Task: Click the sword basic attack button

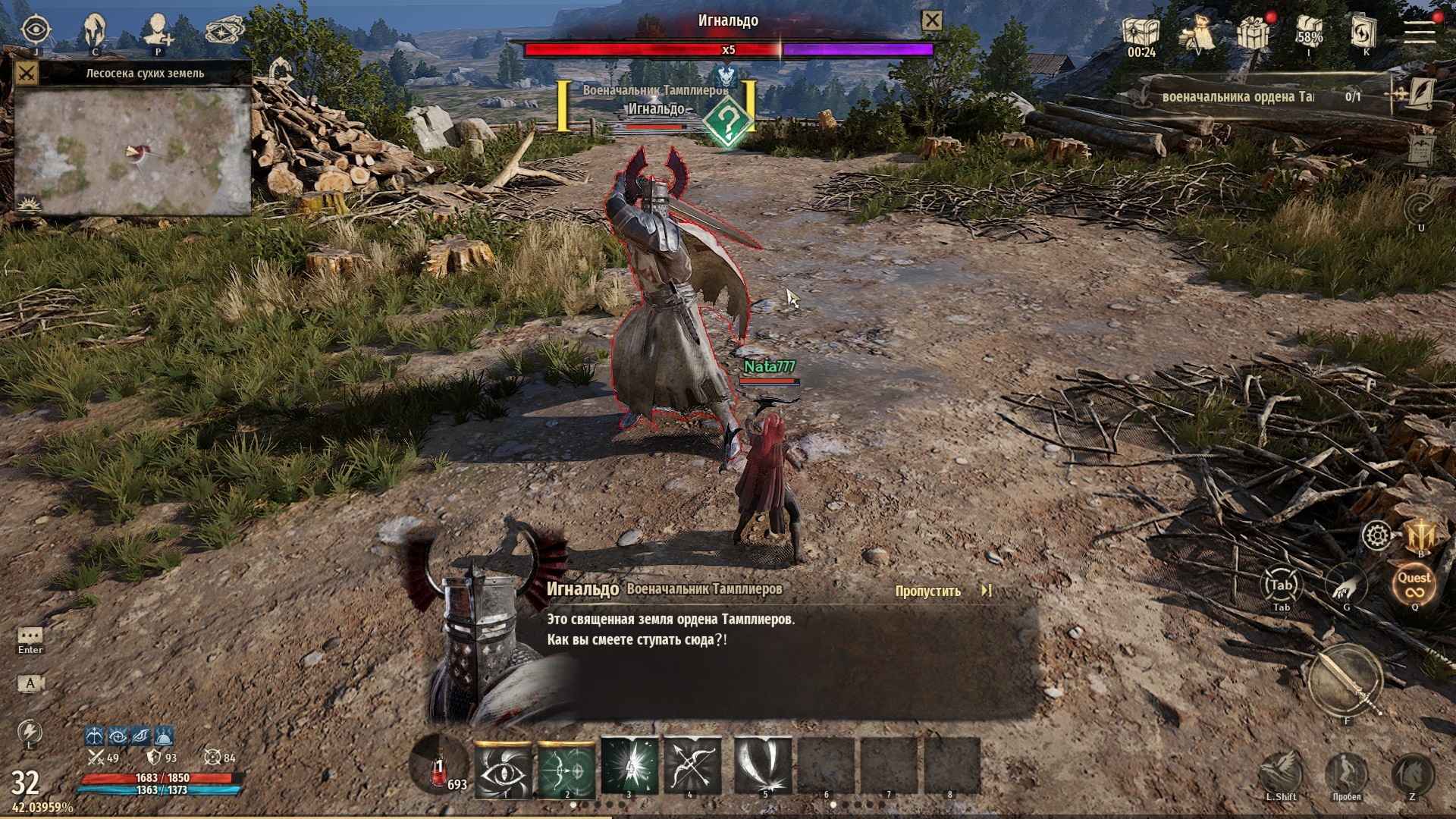Action: (1346, 680)
